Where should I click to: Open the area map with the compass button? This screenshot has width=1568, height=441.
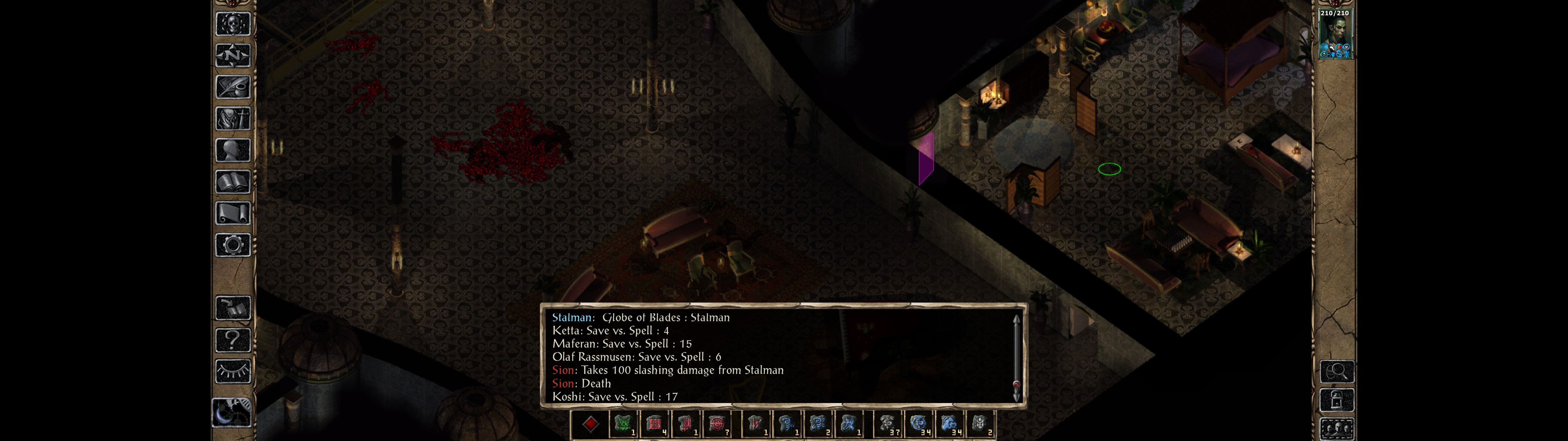(232, 55)
